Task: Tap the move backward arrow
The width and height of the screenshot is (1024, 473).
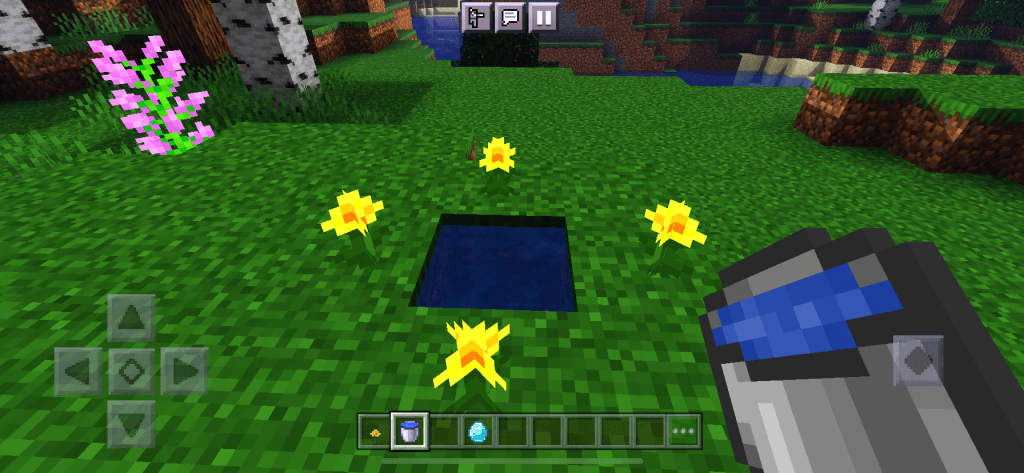Action: (x=131, y=423)
